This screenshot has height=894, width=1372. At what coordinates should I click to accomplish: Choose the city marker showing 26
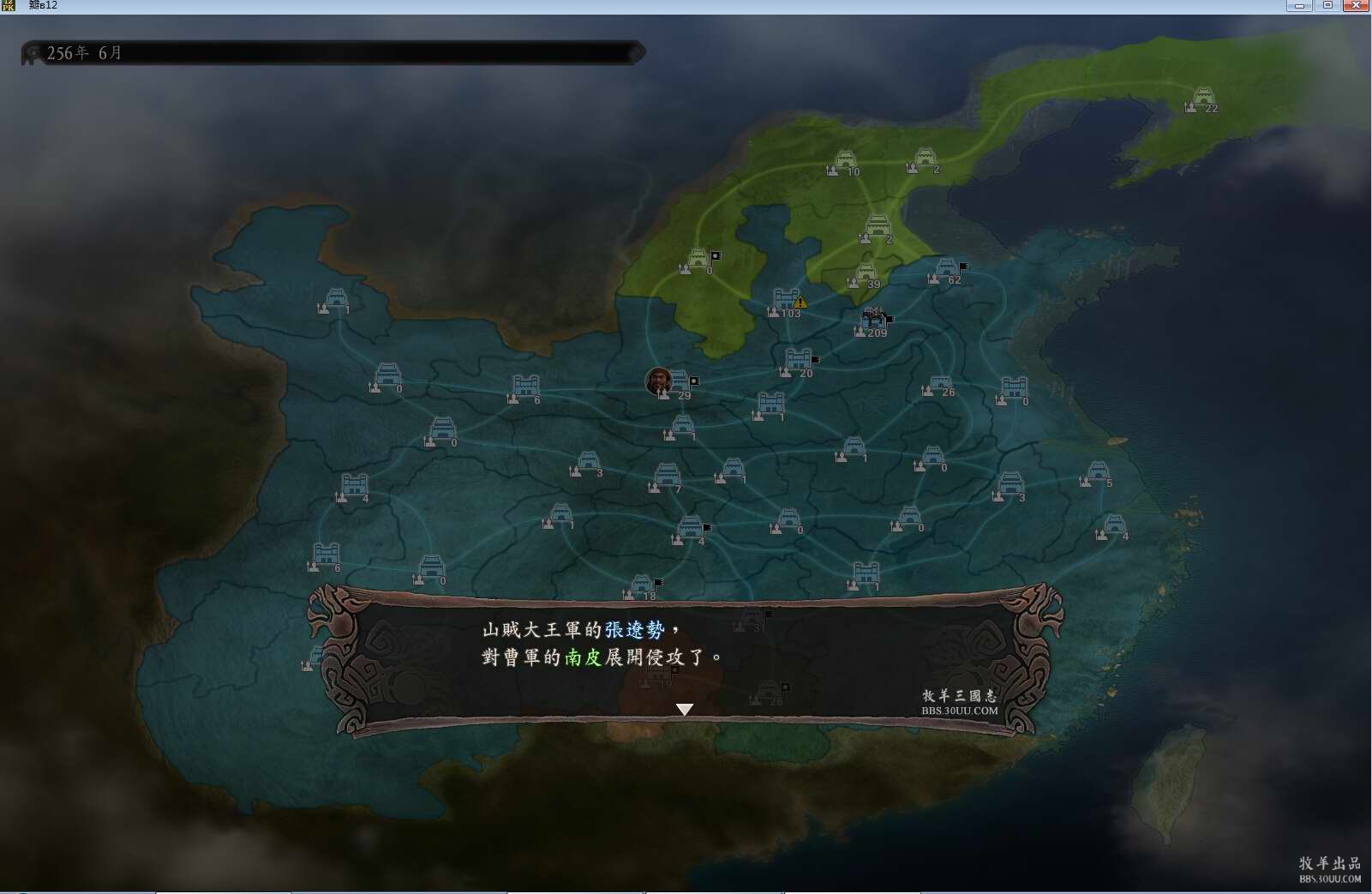pos(940,385)
